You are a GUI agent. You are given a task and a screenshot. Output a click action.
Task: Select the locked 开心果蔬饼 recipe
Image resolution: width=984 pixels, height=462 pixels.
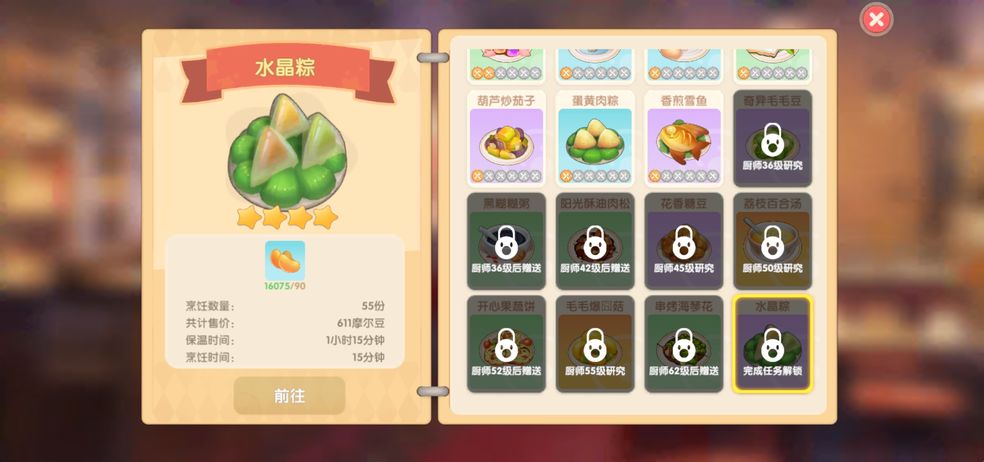coord(506,343)
